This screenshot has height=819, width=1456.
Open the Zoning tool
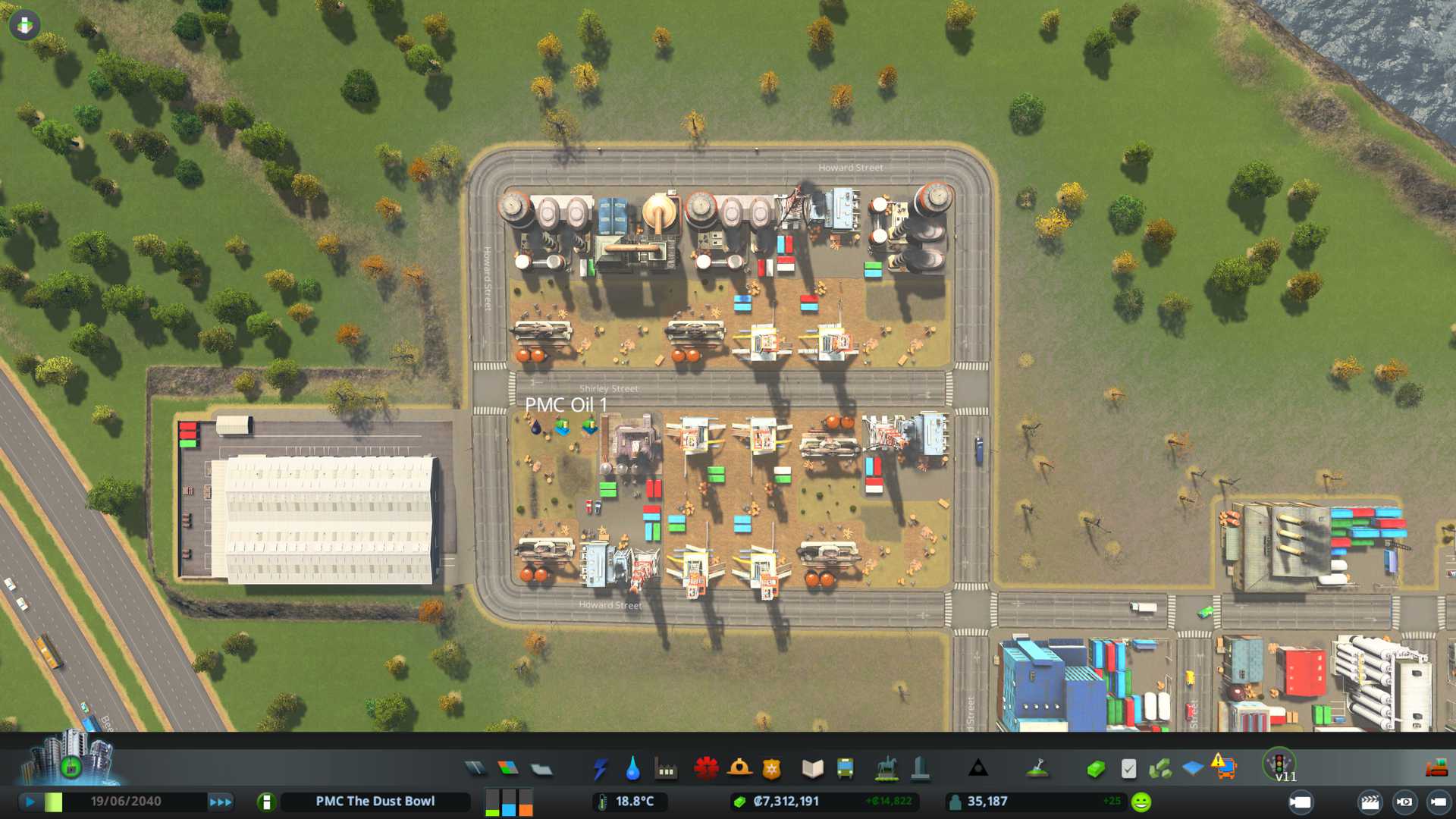pos(508,769)
